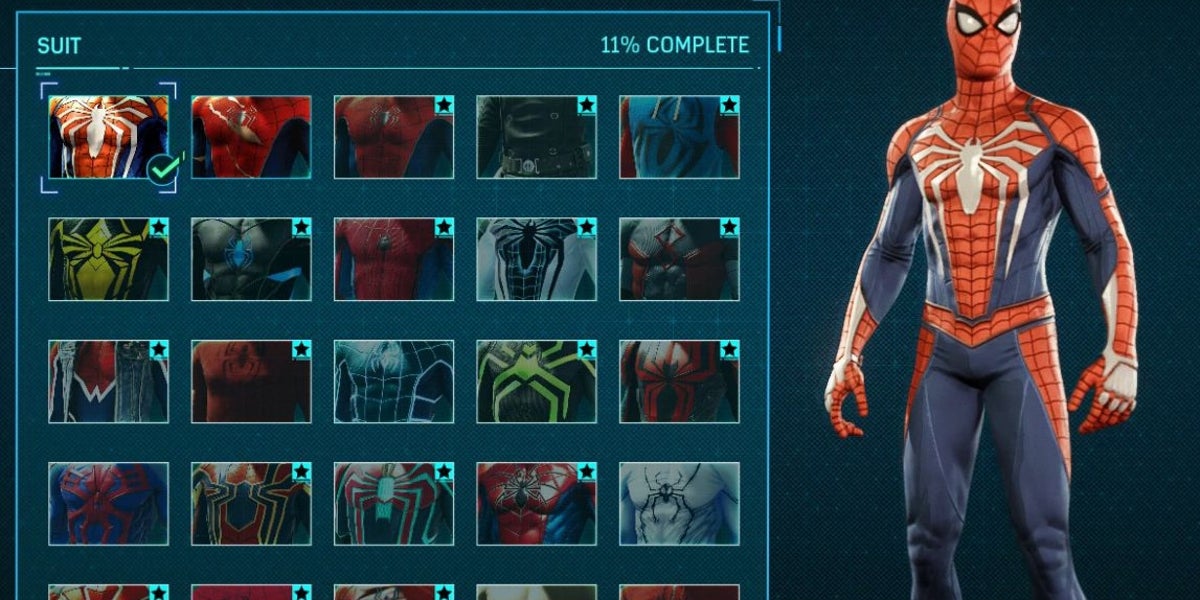The width and height of the screenshot is (1200, 600).
Task: Select the Spider-Punk suit with denim vest
Action: point(108,381)
